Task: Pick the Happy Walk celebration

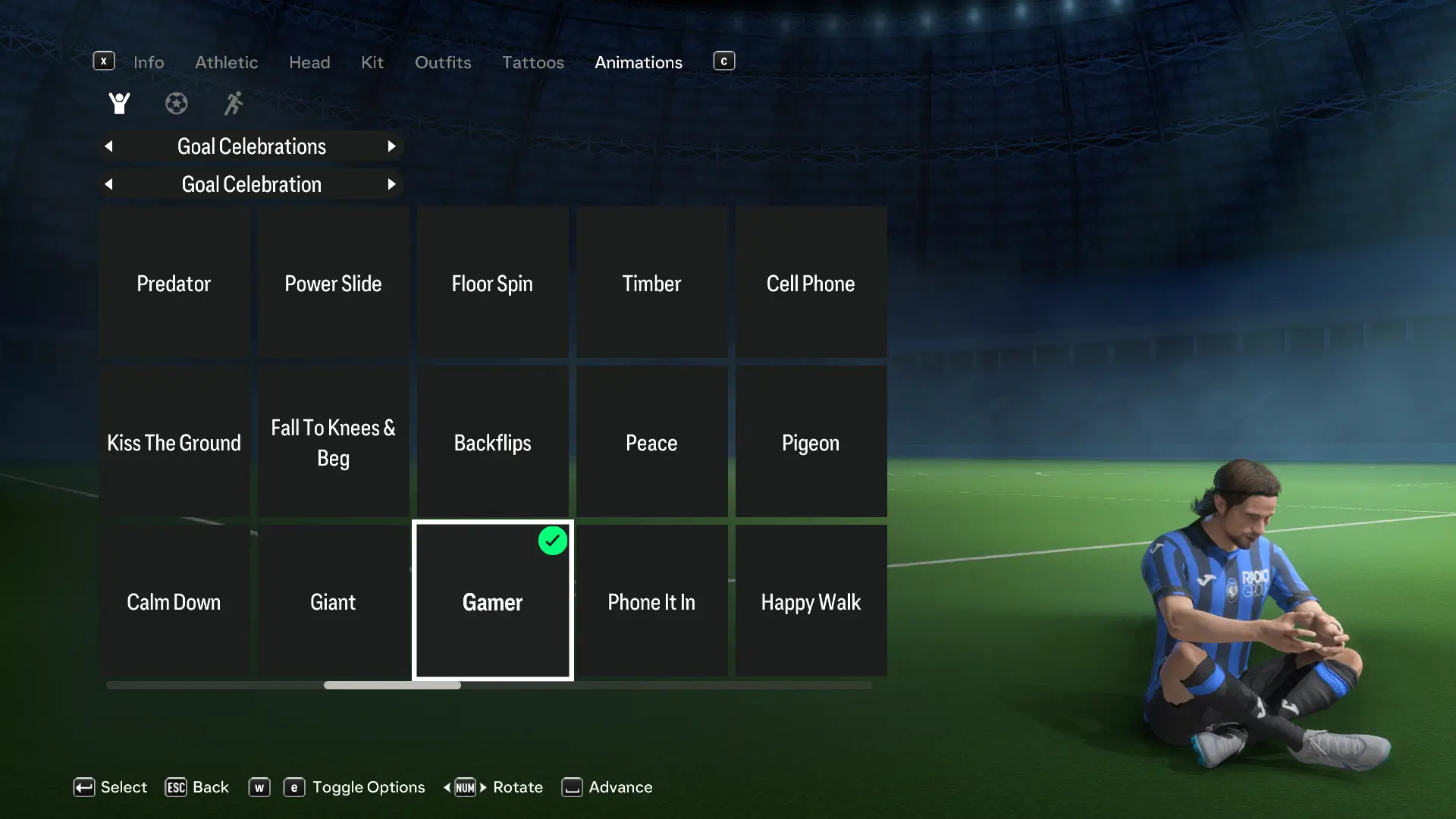Action: click(811, 601)
